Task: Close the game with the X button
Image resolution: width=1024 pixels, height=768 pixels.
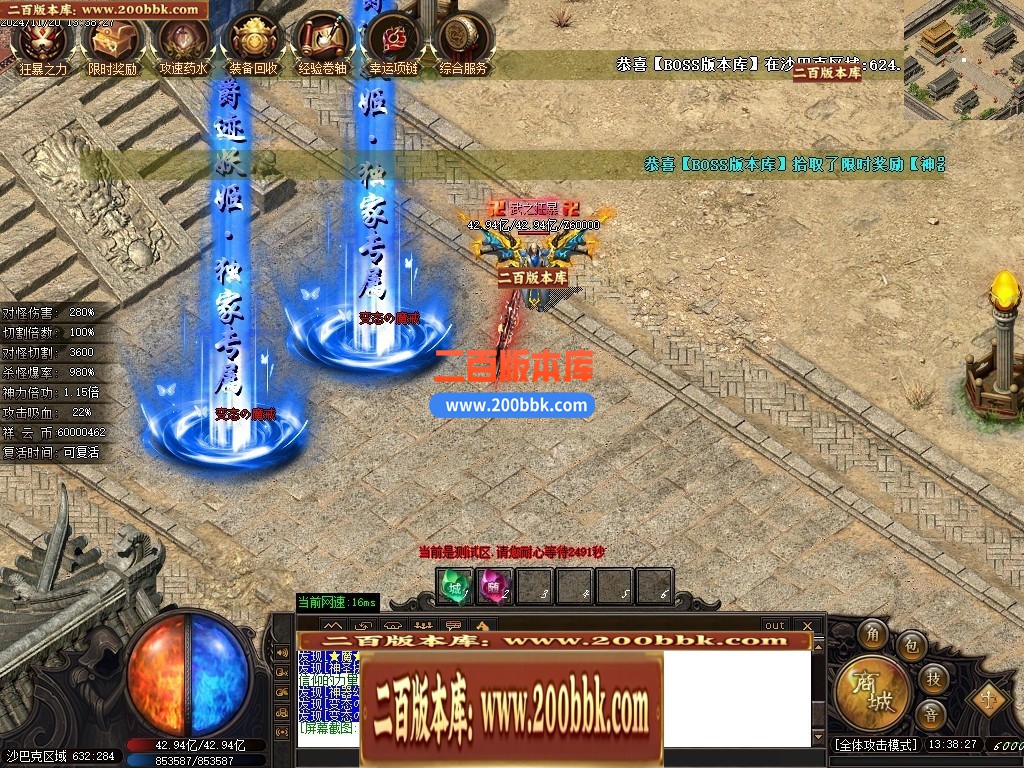Action: coord(808,626)
